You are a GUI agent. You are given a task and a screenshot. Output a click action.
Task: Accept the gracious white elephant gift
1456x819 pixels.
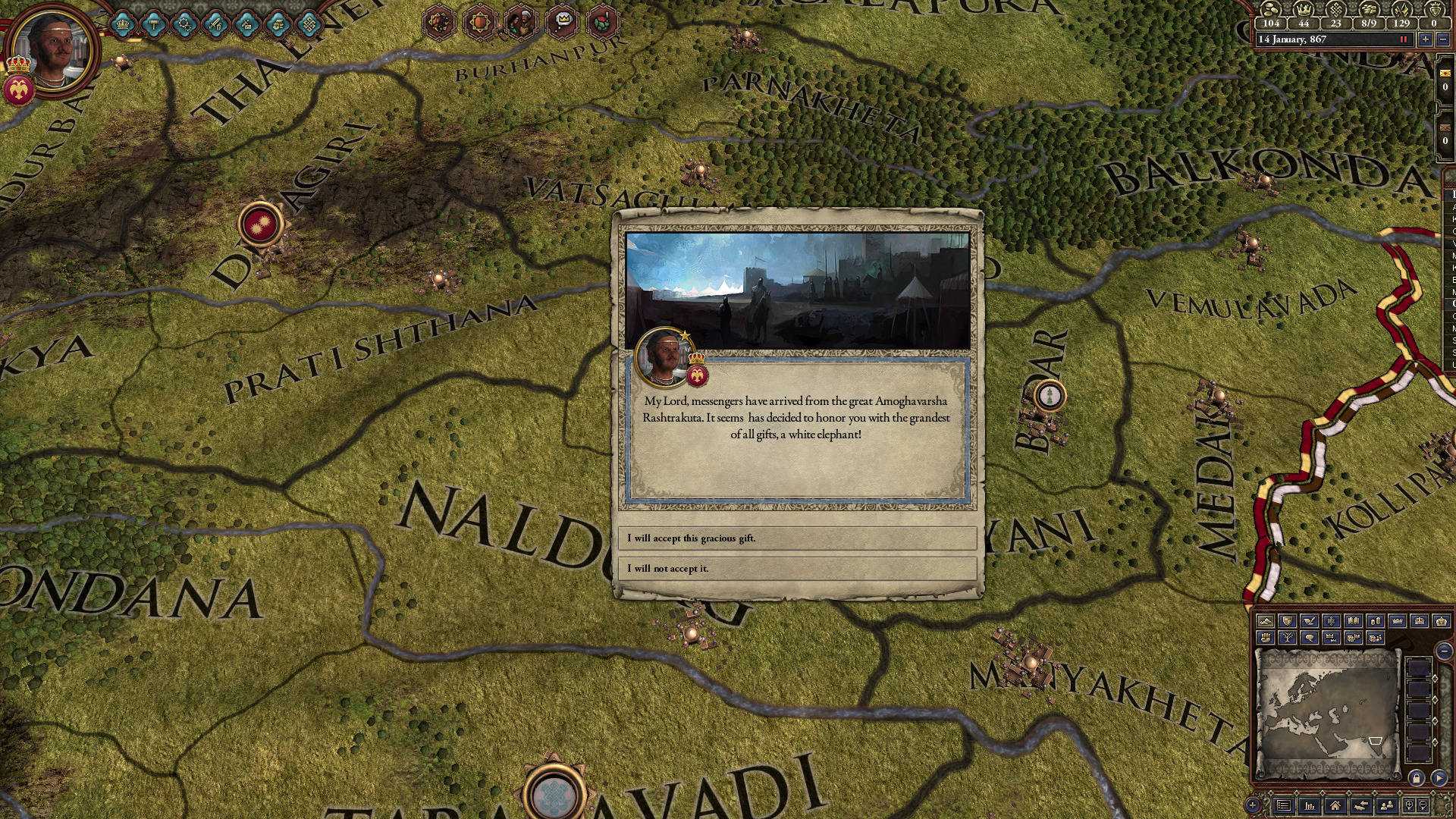click(x=798, y=538)
